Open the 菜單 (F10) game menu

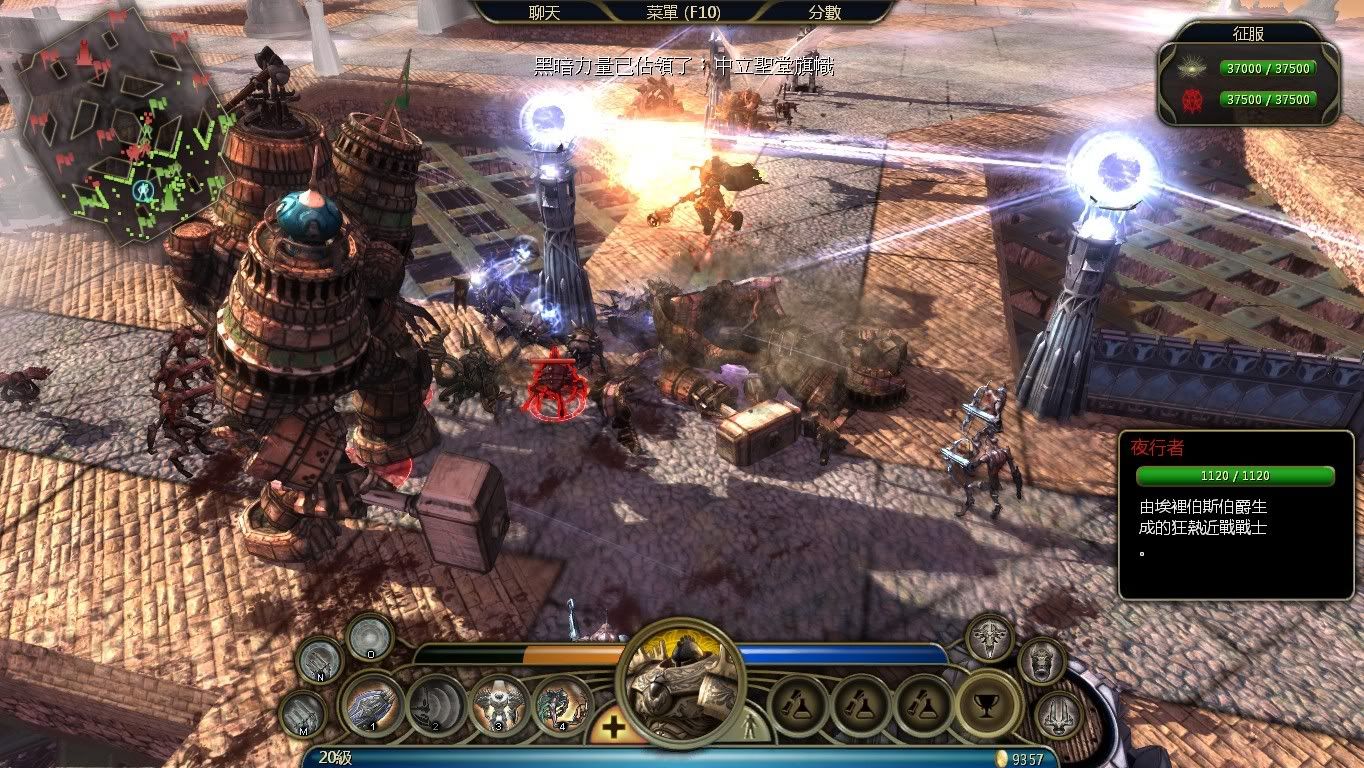pyautogui.click(x=683, y=12)
